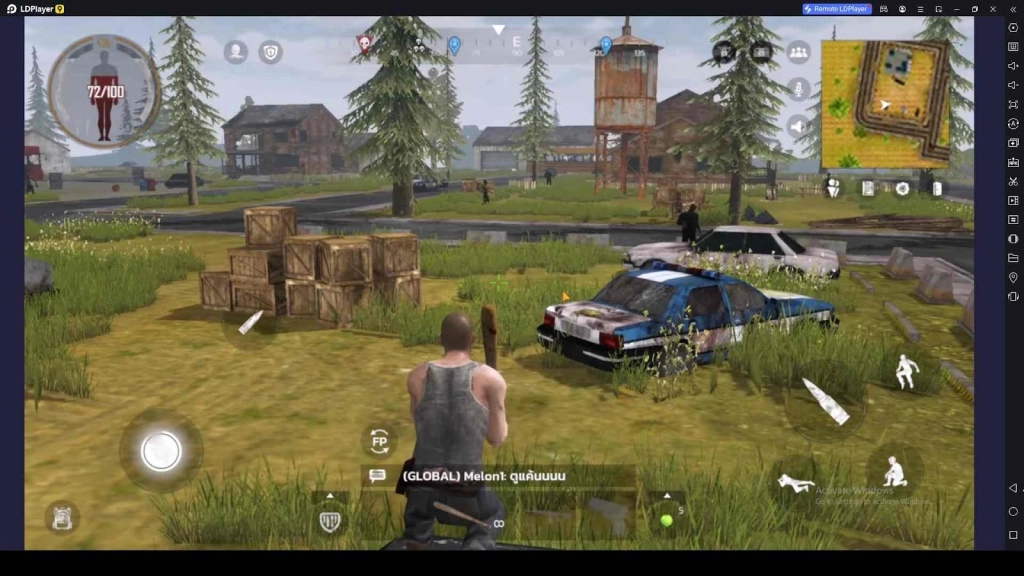The image size is (1024, 576).
Task: Open the player profile icon
Action: click(x=236, y=52)
